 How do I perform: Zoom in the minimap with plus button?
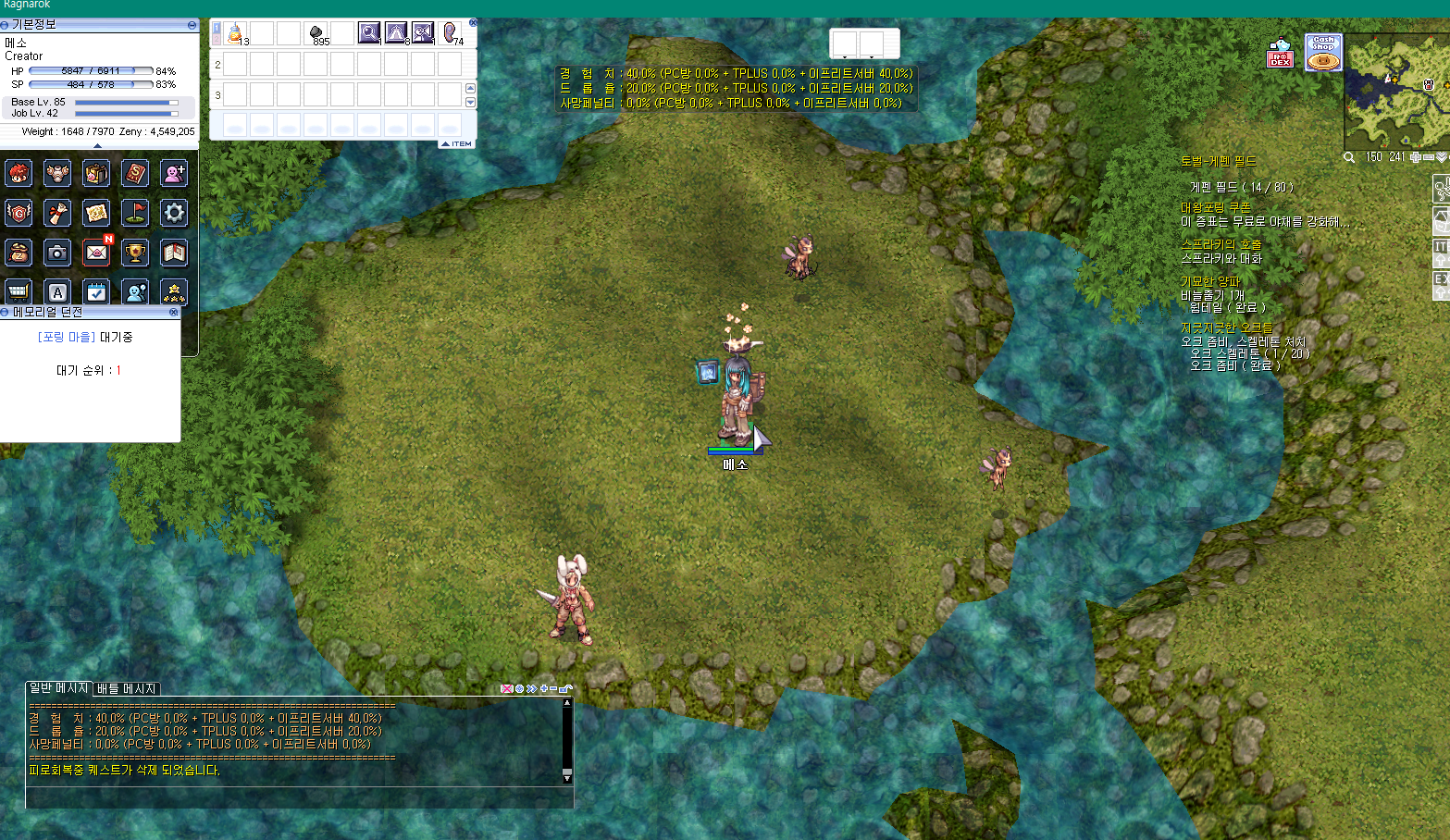point(1415,158)
